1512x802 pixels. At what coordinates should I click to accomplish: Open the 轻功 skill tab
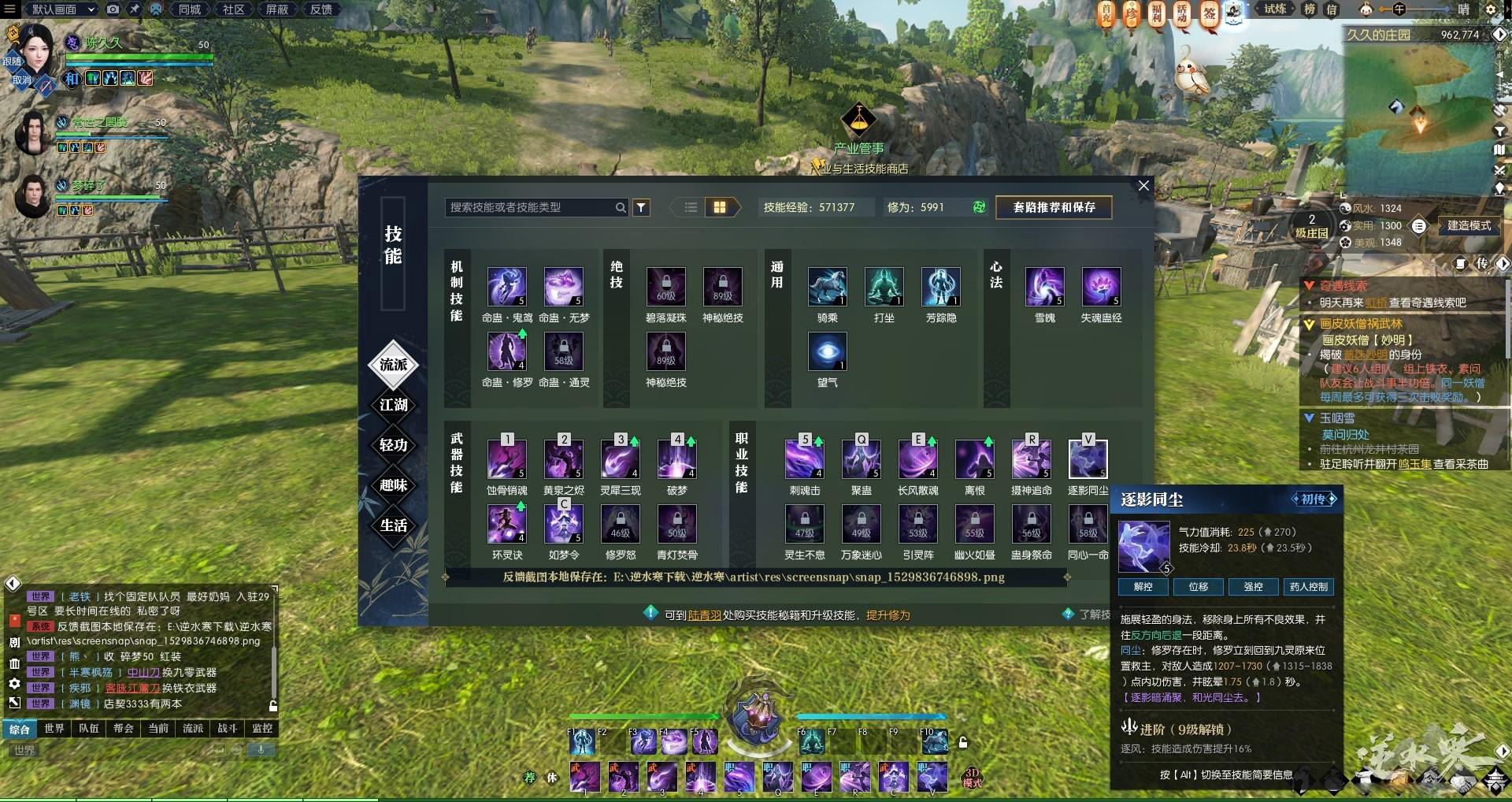tap(393, 445)
